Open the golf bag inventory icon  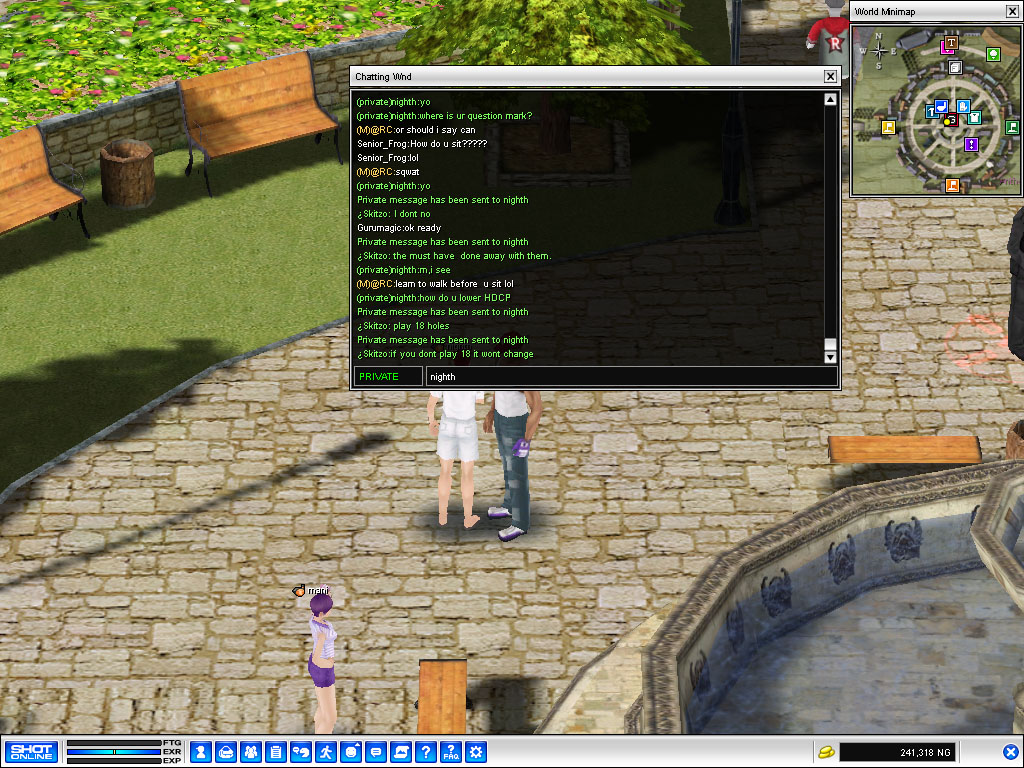(226, 752)
